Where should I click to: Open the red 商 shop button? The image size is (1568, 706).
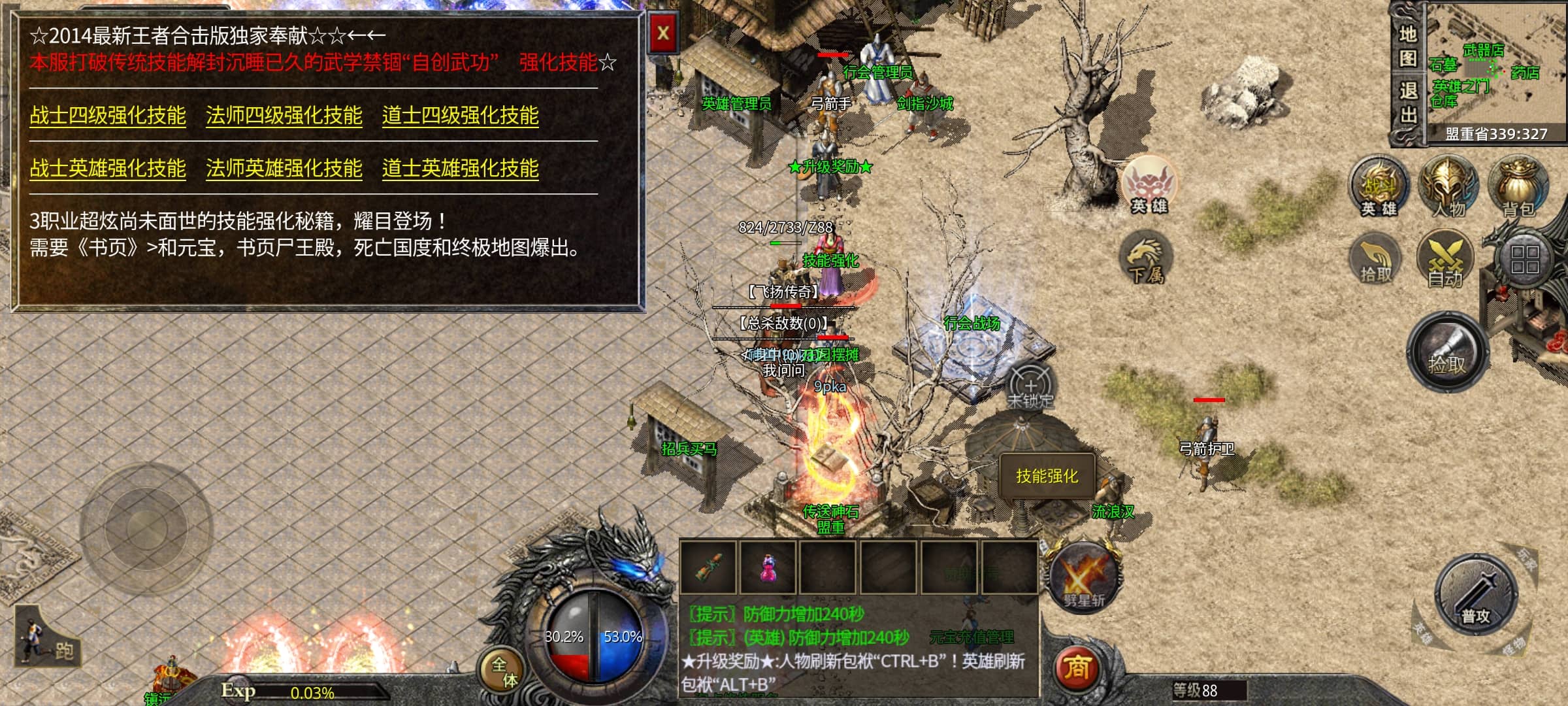(1076, 668)
